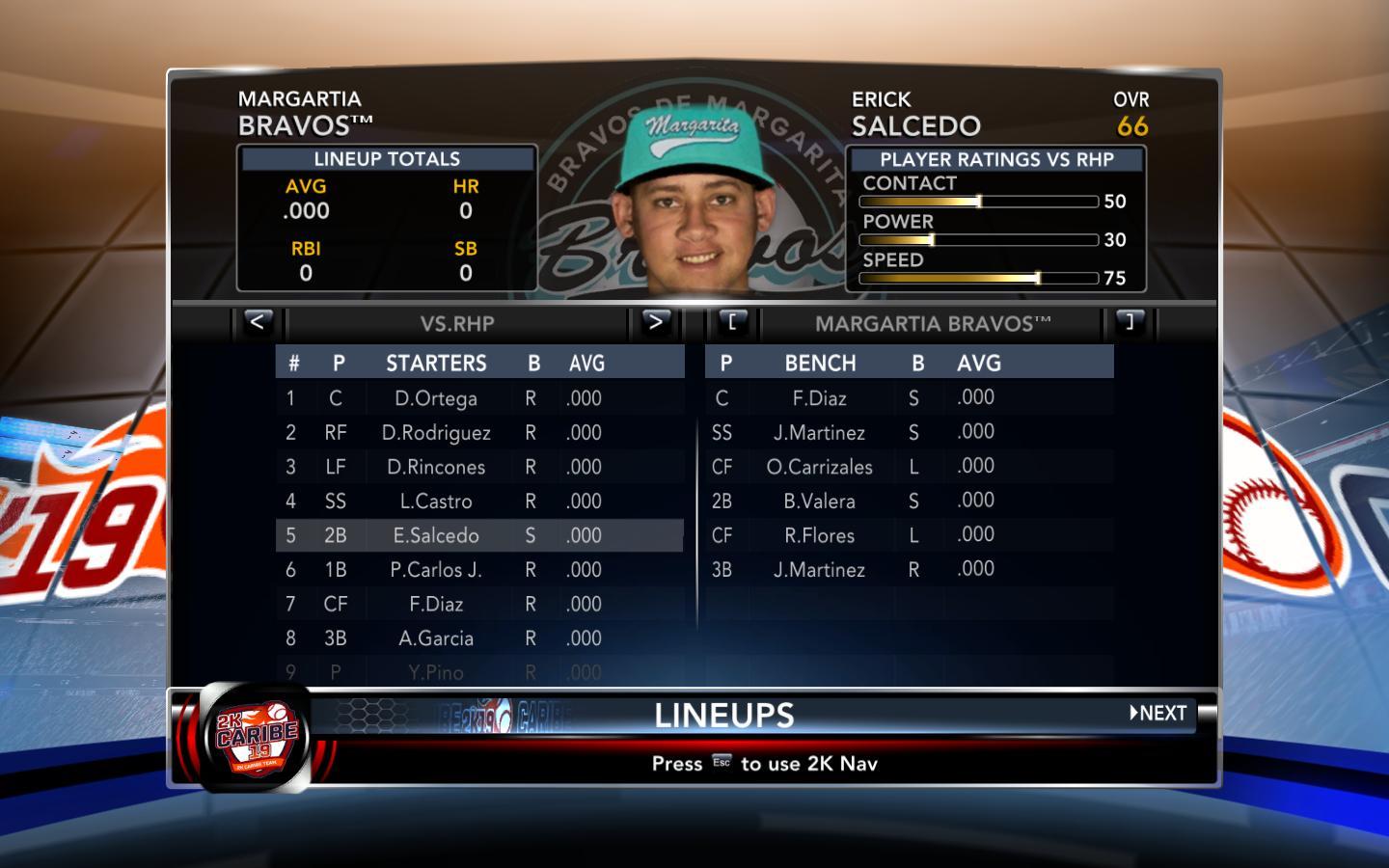Click the left bracket team selector
This screenshot has height=868, width=1389.
click(x=732, y=322)
